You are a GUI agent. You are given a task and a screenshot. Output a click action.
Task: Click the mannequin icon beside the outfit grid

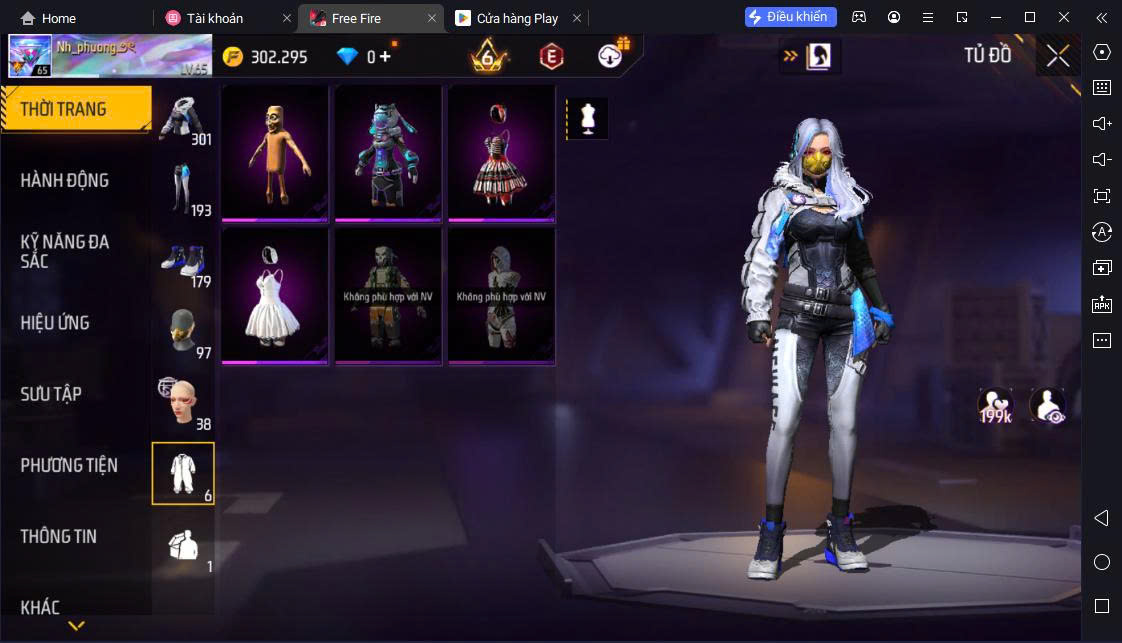pyautogui.click(x=588, y=119)
